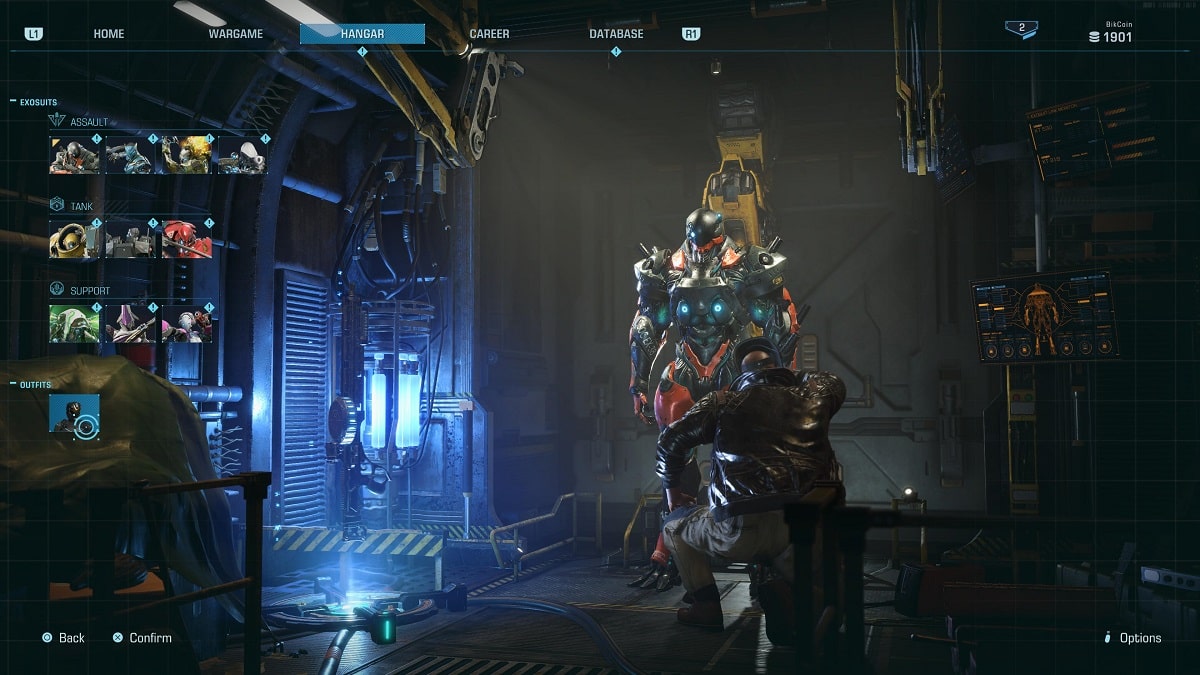Select the Hangar tab
The height and width of the screenshot is (675, 1200).
pyautogui.click(x=362, y=34)
